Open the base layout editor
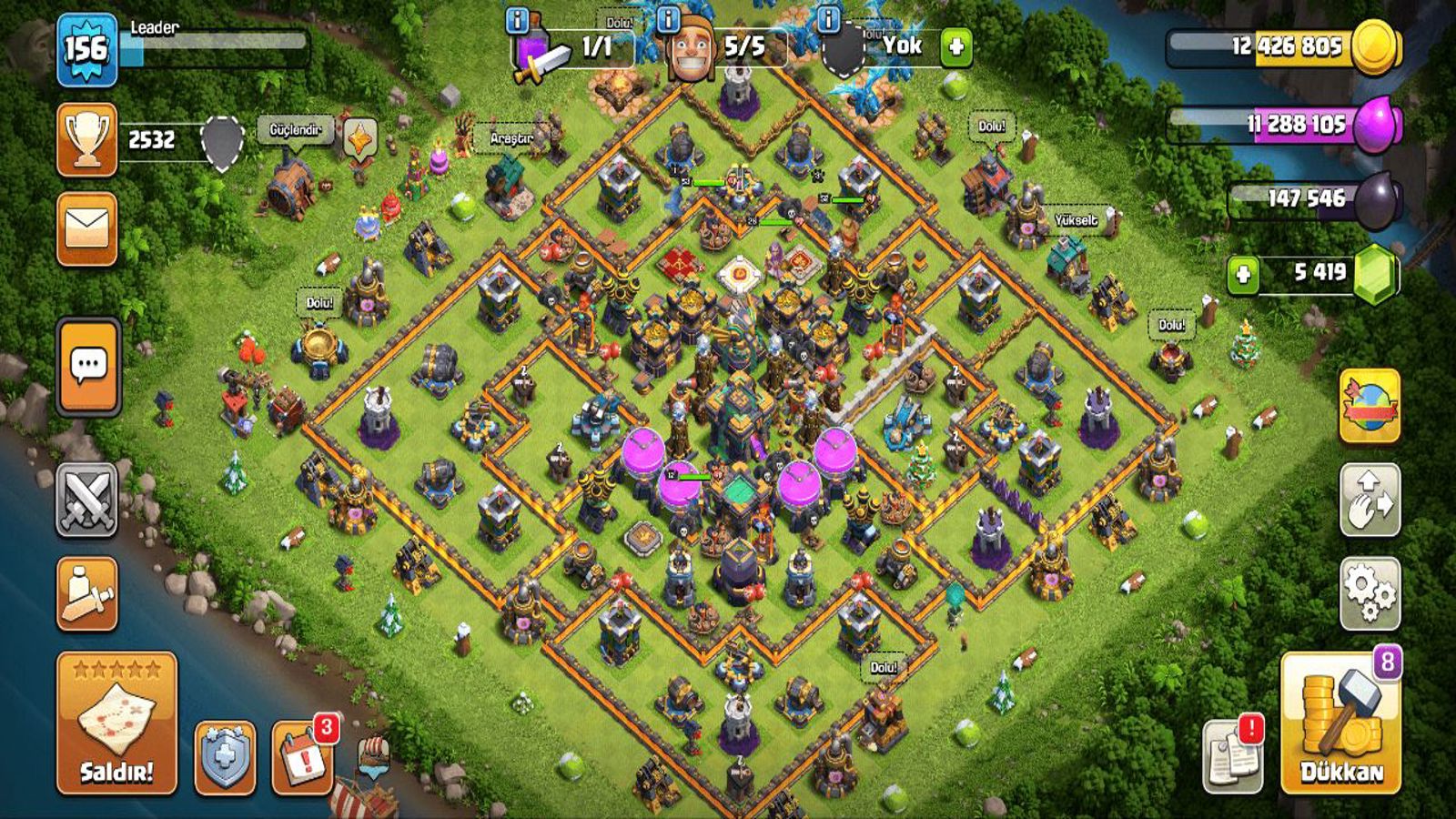 point(1370,499)
